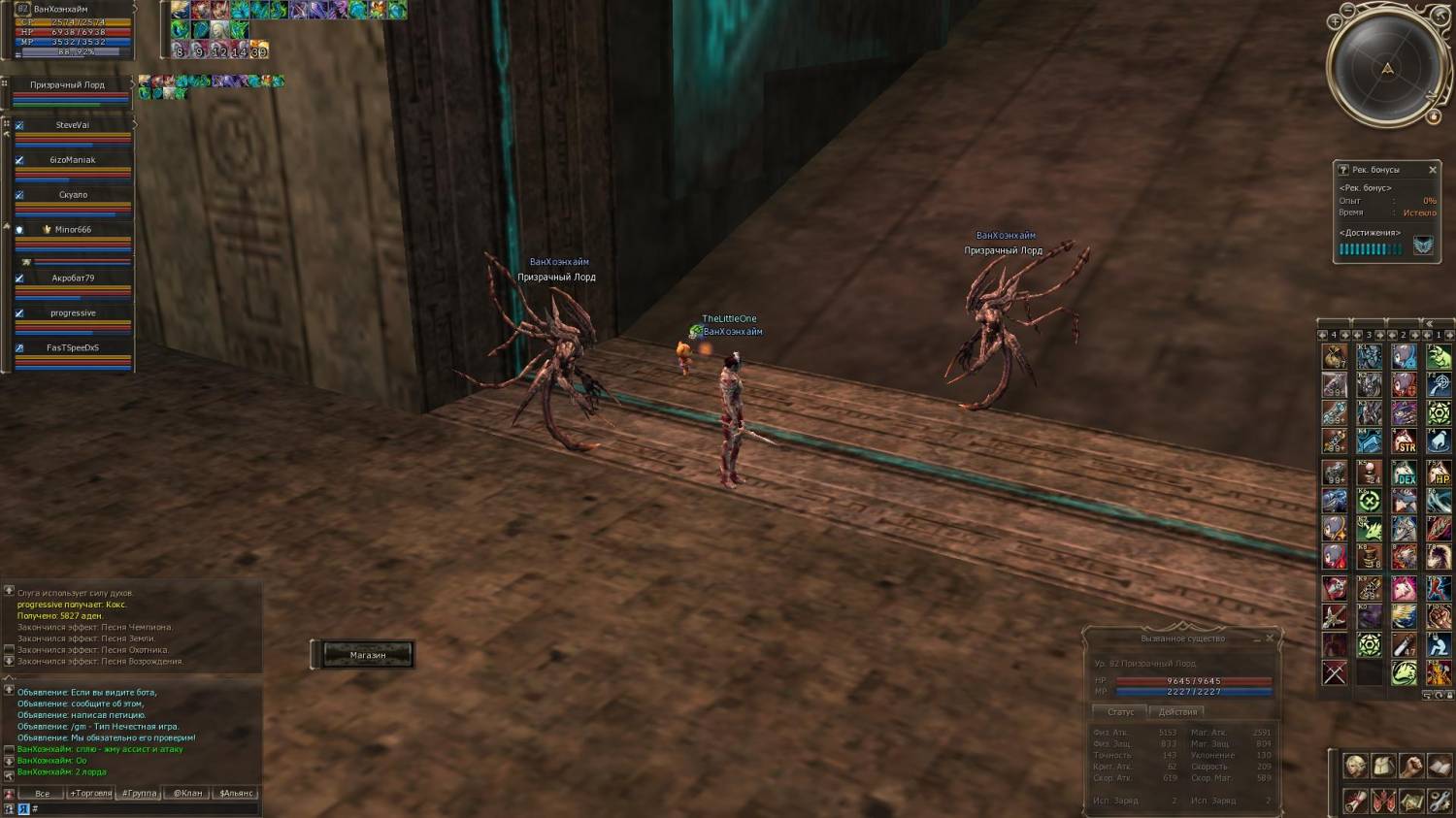Close the Вызванное существо pet window
The width and height of the screenshot is (1456, 818).
click(1270, 638)
